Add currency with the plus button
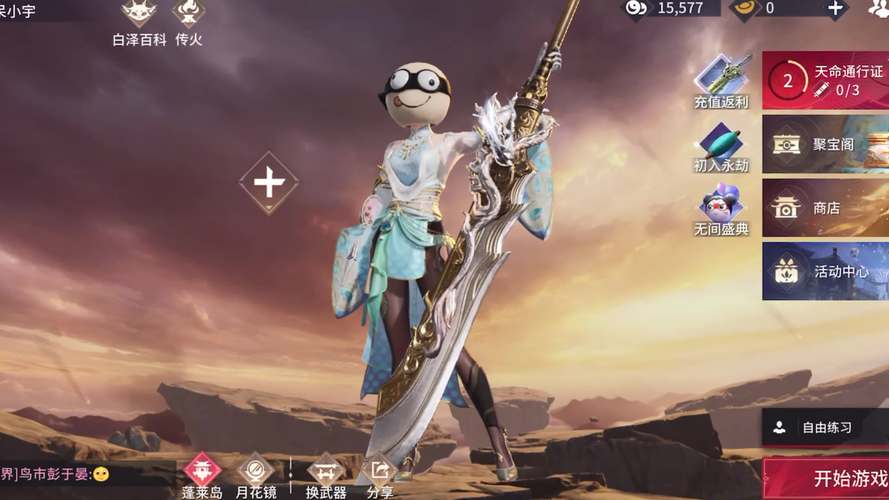The image size is (889, 500). (836, 8)
